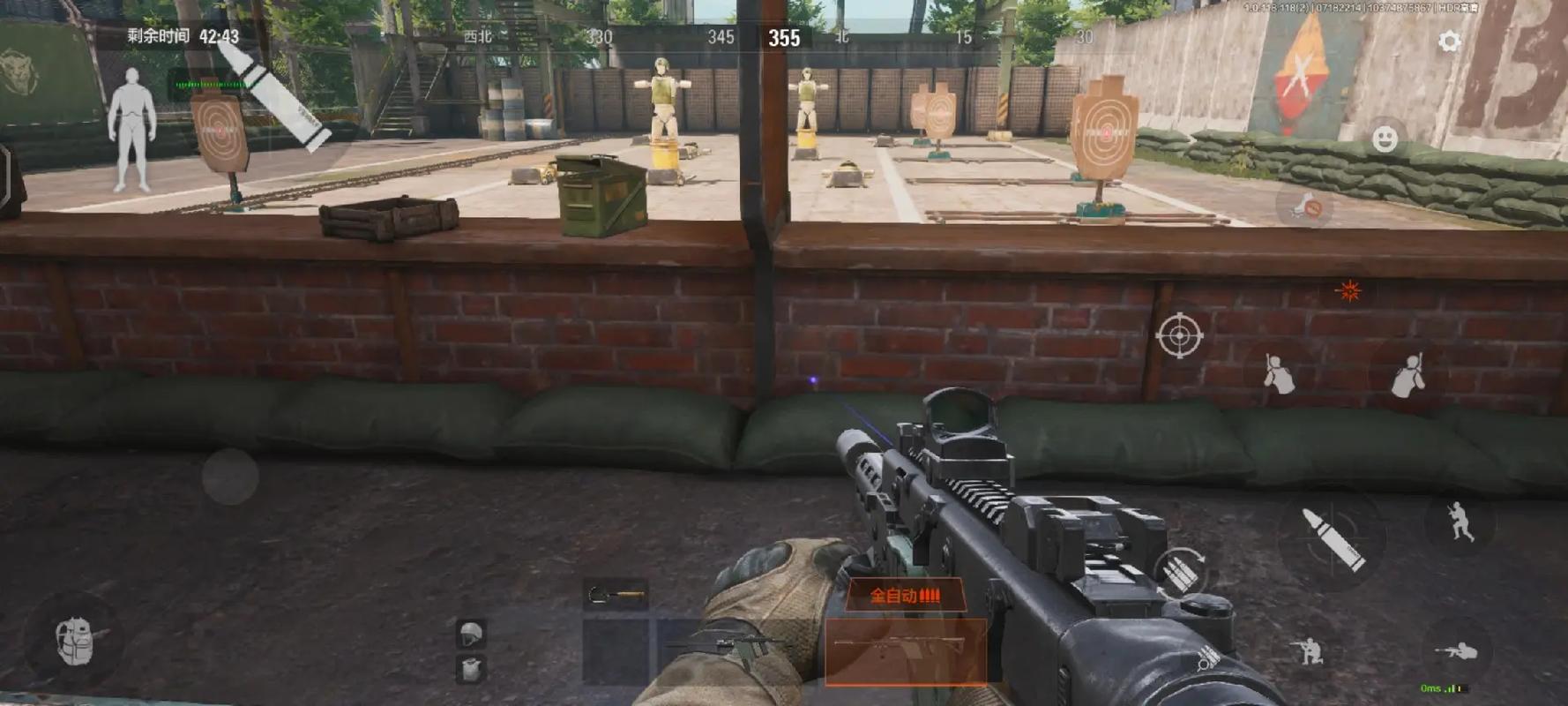The image size is (1568, 706).
Task: Open the settings gear menu
Action: coord(1449,41)
